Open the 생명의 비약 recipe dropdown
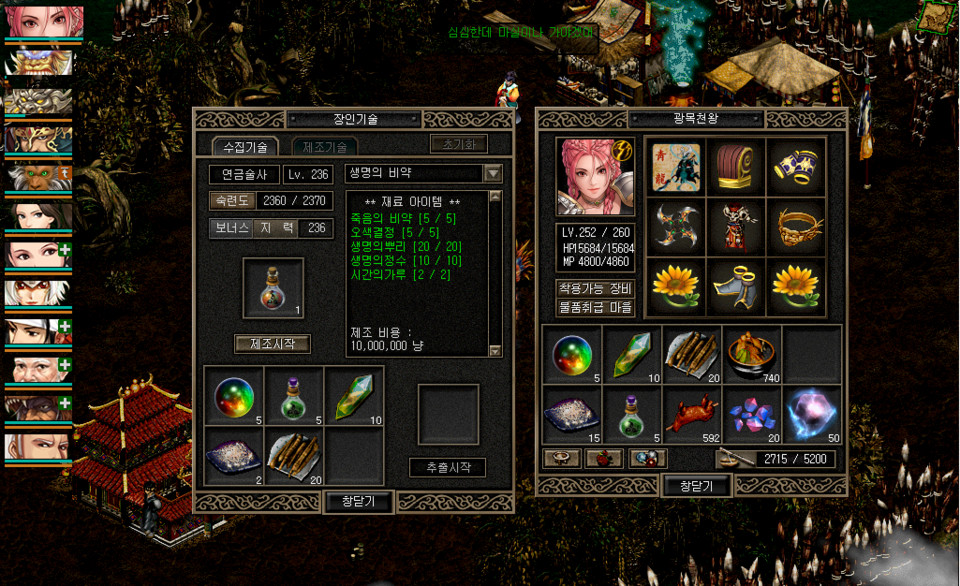The height and width of the screenshot is (586, 960). (493, 173)
